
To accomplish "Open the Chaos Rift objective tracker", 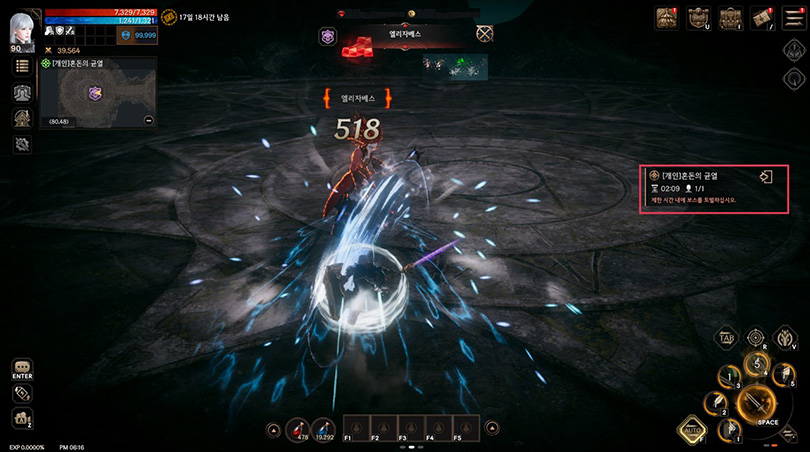I will pyautogui.click(x=700, y=187).
